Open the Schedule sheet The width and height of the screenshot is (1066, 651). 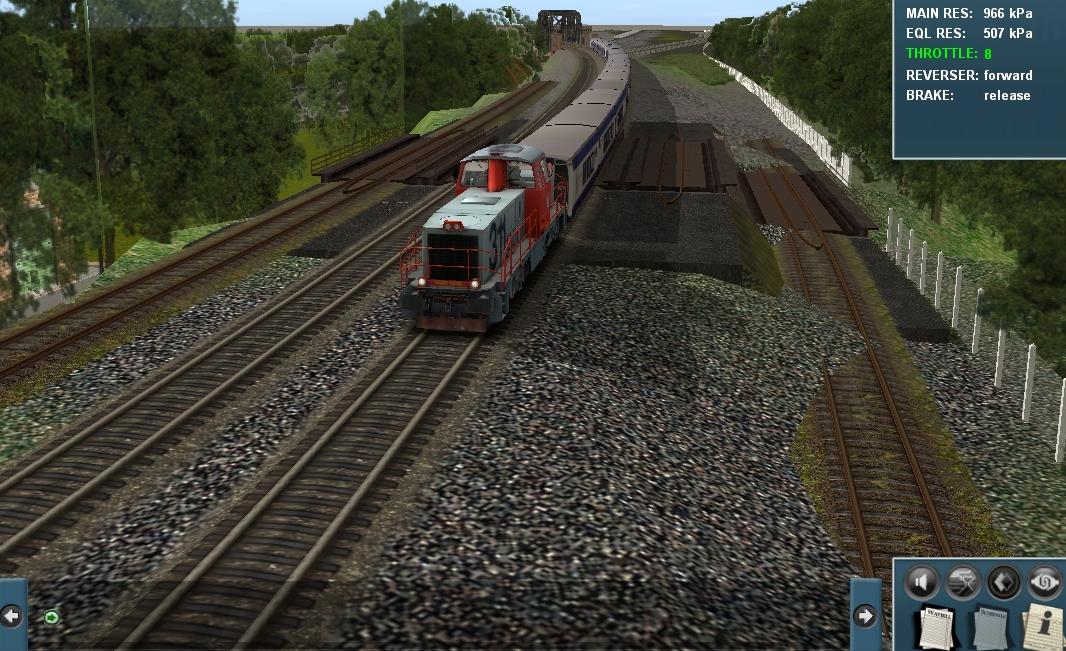(x=991, y=627)
